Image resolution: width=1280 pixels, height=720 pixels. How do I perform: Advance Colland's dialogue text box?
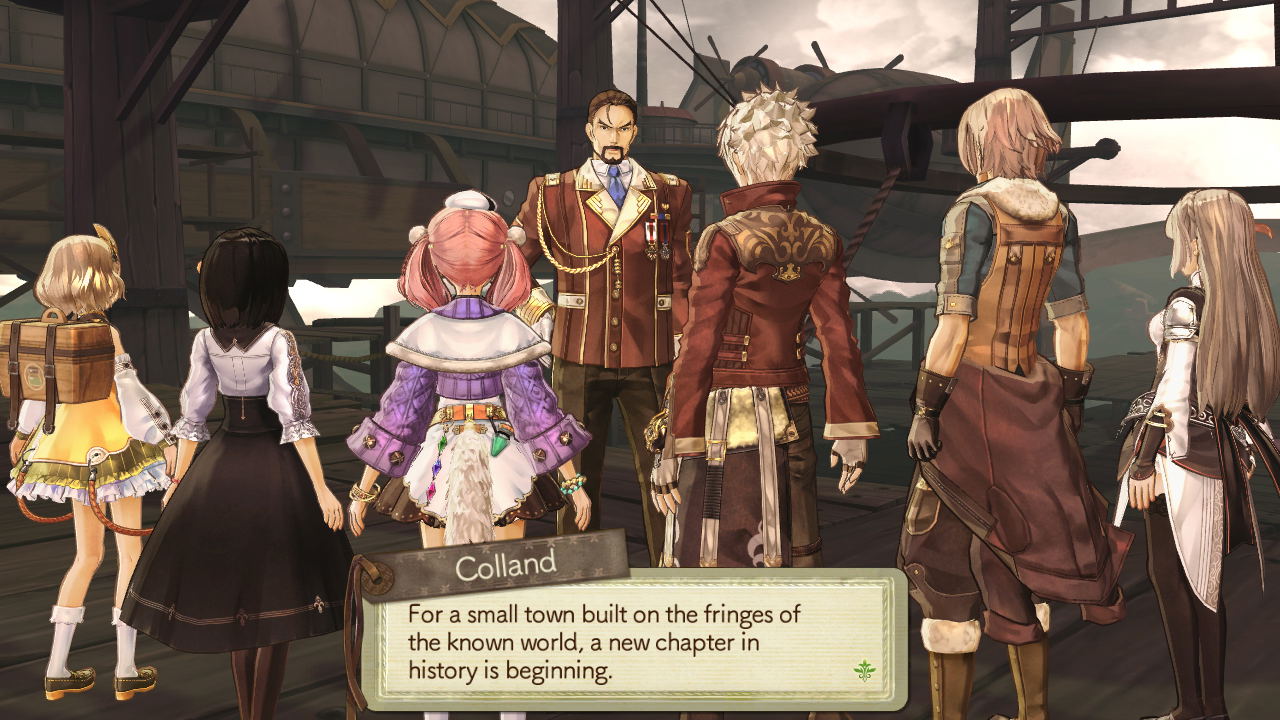pos(630,640)
